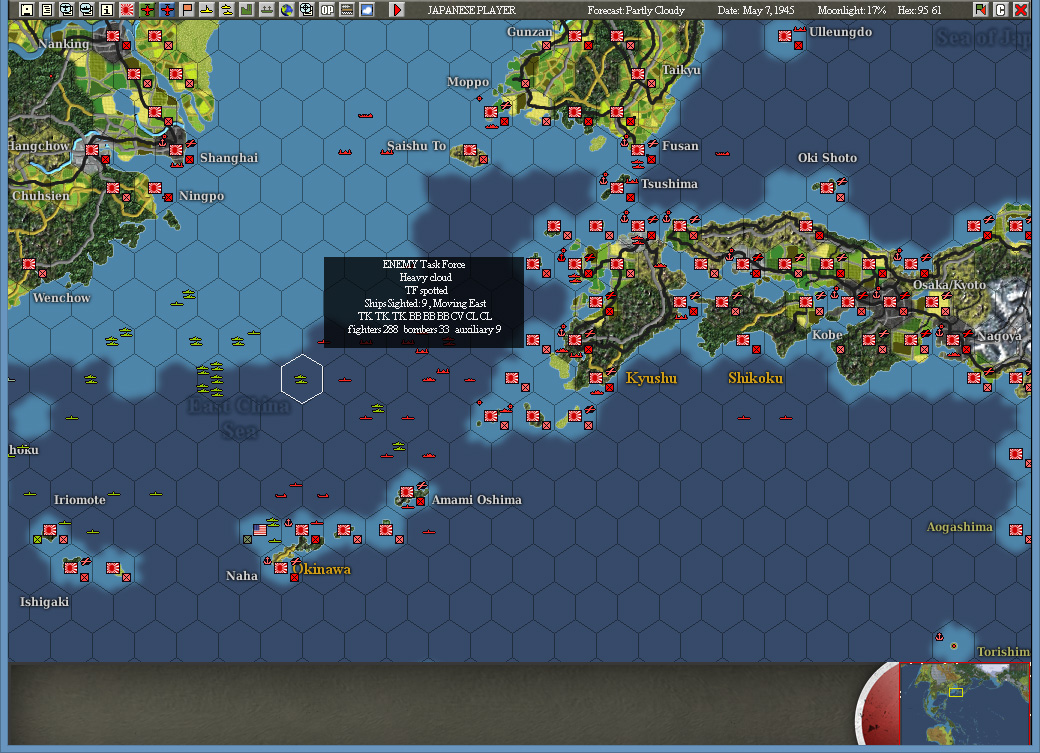
Task: Show weather with the cloud icon
Action: coord(367,9)
